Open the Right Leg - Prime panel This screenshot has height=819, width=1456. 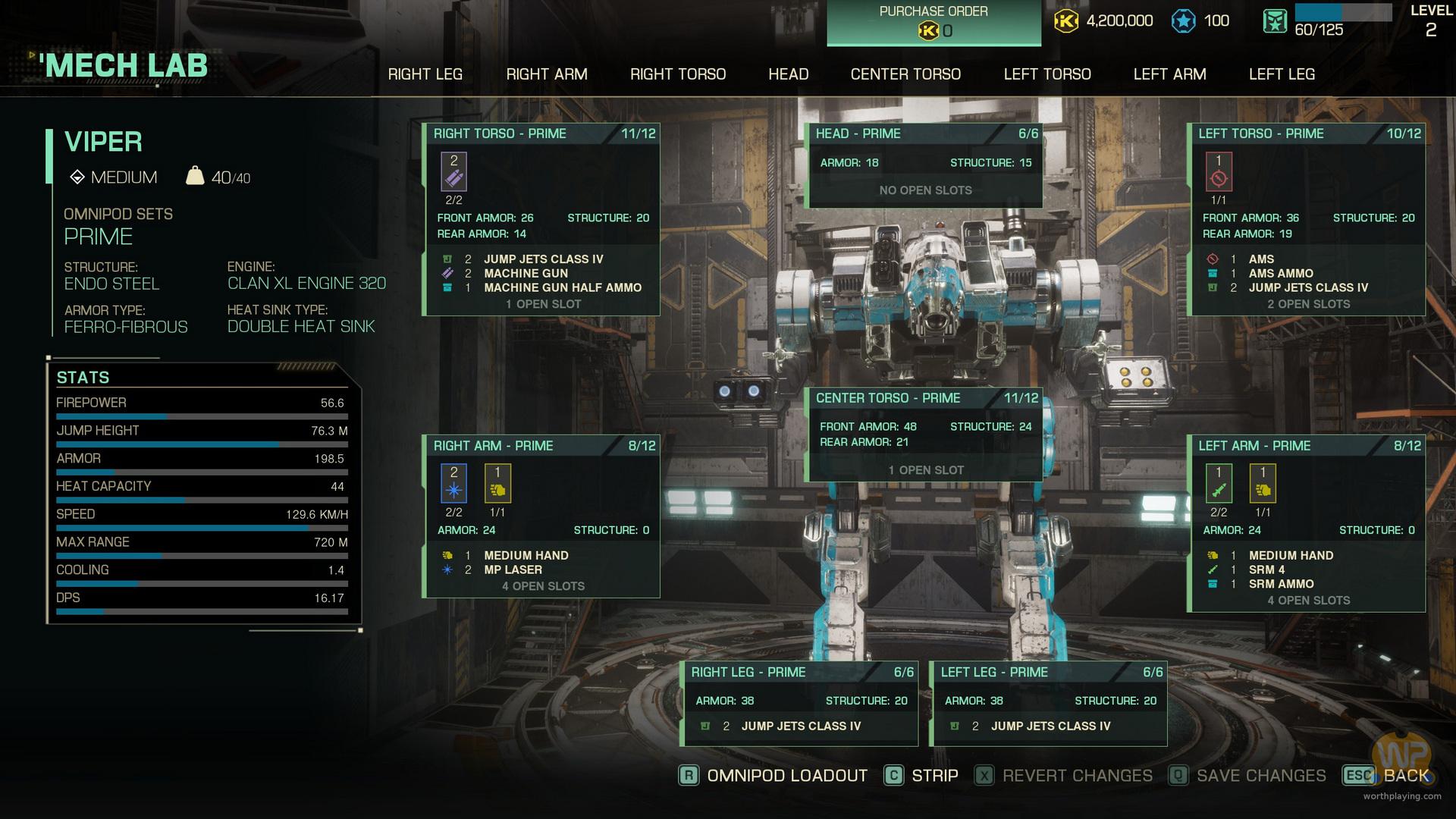(x=801, y=673)
